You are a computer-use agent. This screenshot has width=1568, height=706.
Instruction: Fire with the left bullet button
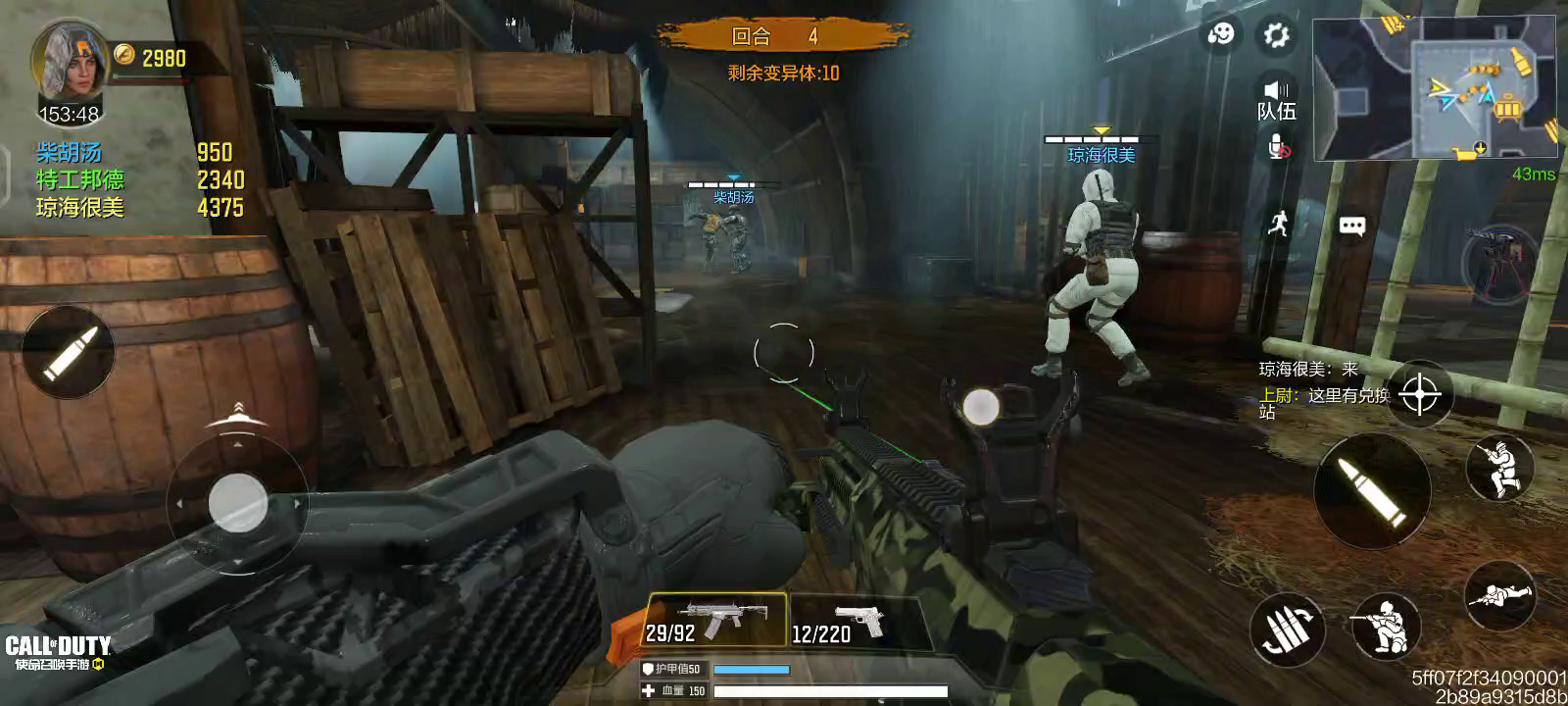tap(68, 352)
